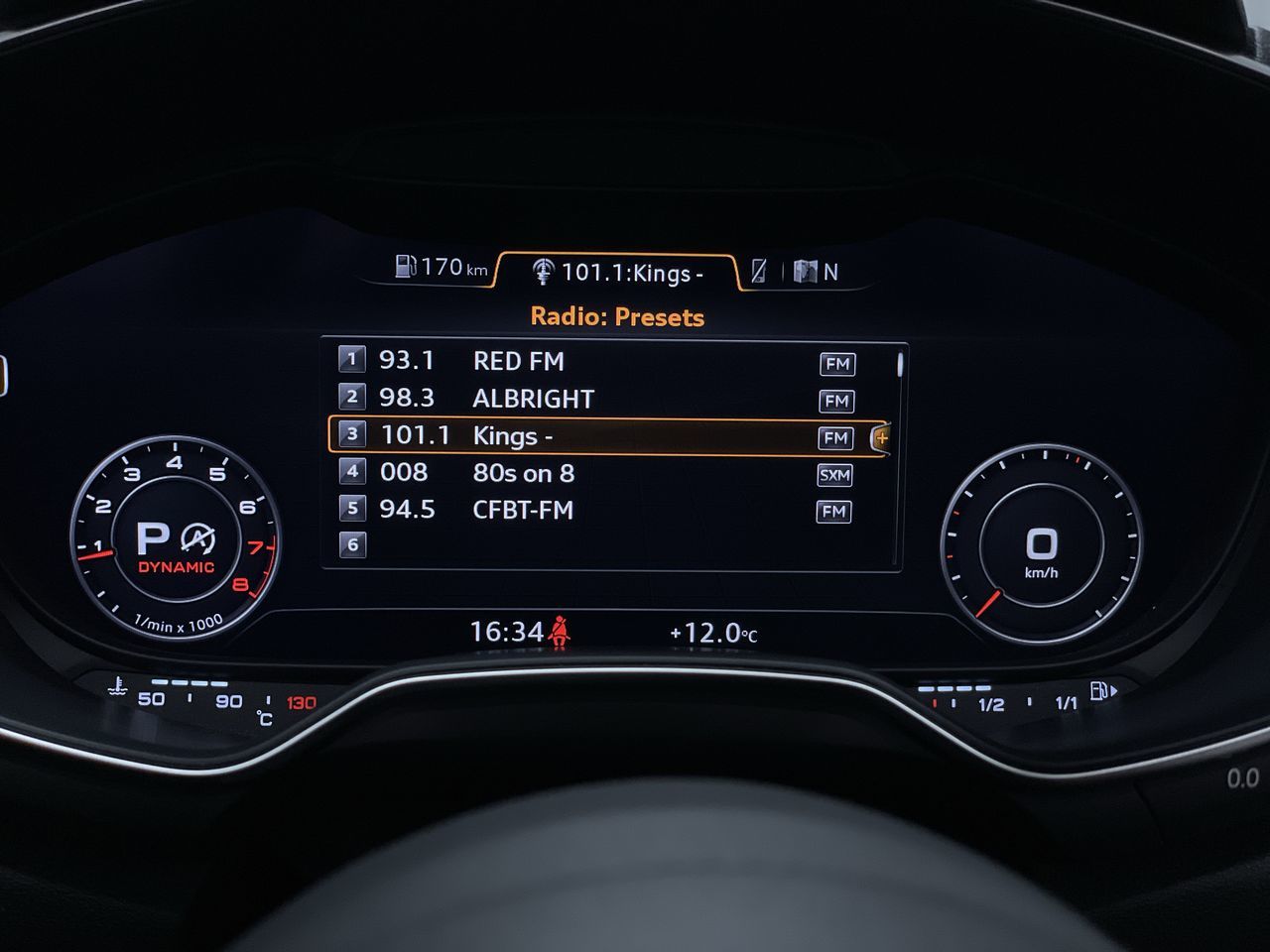Tap the fuel pump range icon
The width and height of the screenshot is (1270, 952).
point(405,266)
